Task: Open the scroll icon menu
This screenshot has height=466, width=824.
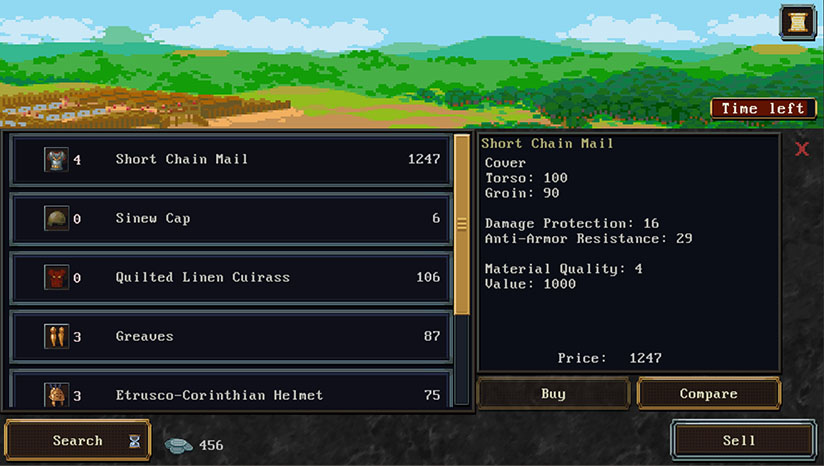Action: [797, 21]
